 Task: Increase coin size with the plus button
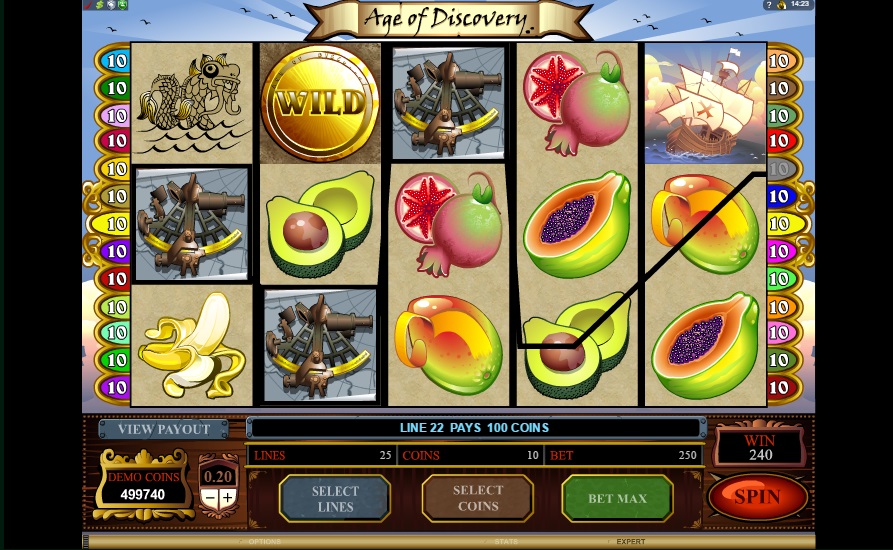[x=228, y=498]
